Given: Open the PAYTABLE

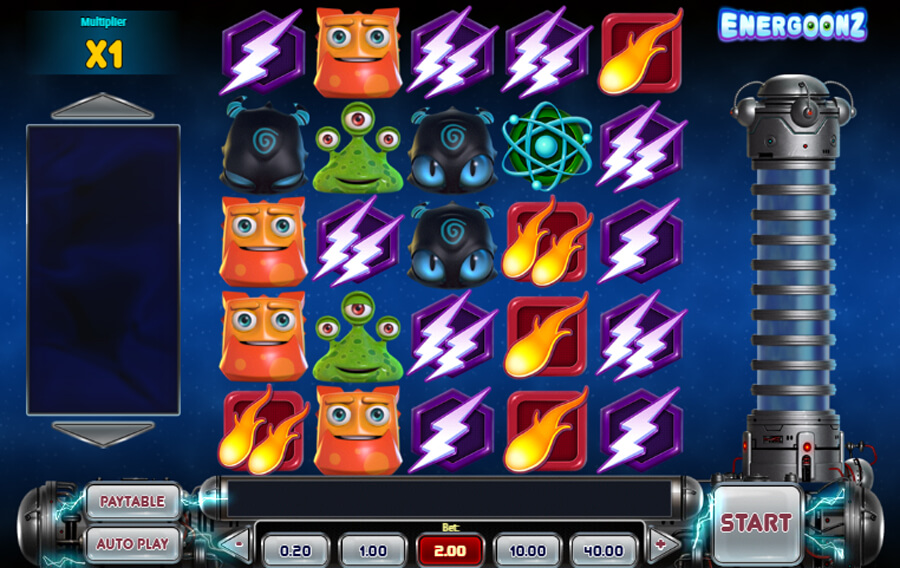Looking at the screenshot, I should [133, 501].
